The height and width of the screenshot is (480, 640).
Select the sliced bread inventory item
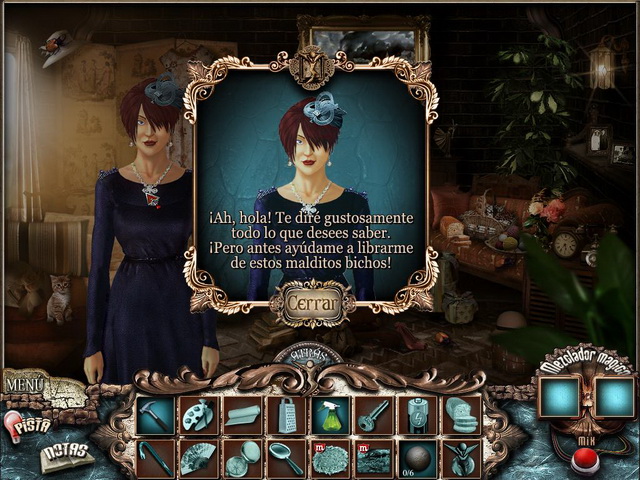tap(463, 415)
